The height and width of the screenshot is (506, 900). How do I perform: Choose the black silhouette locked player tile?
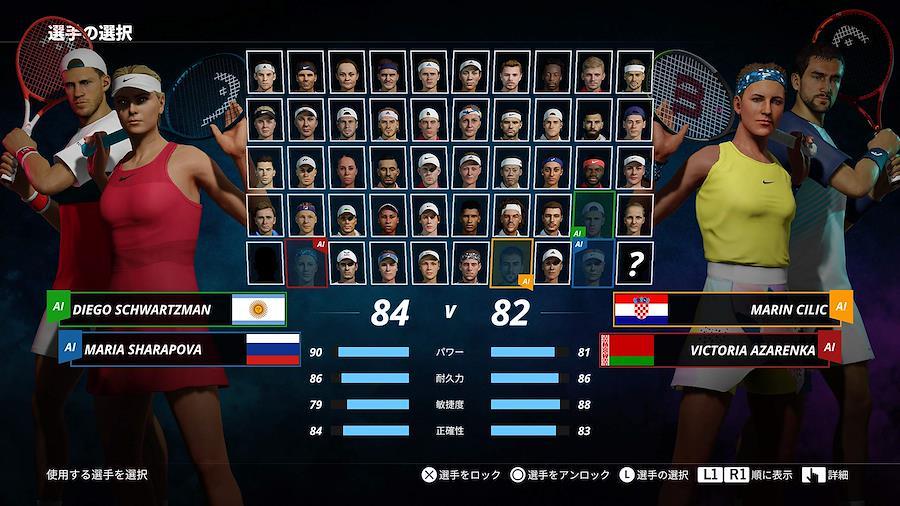[x=265, y=263]
